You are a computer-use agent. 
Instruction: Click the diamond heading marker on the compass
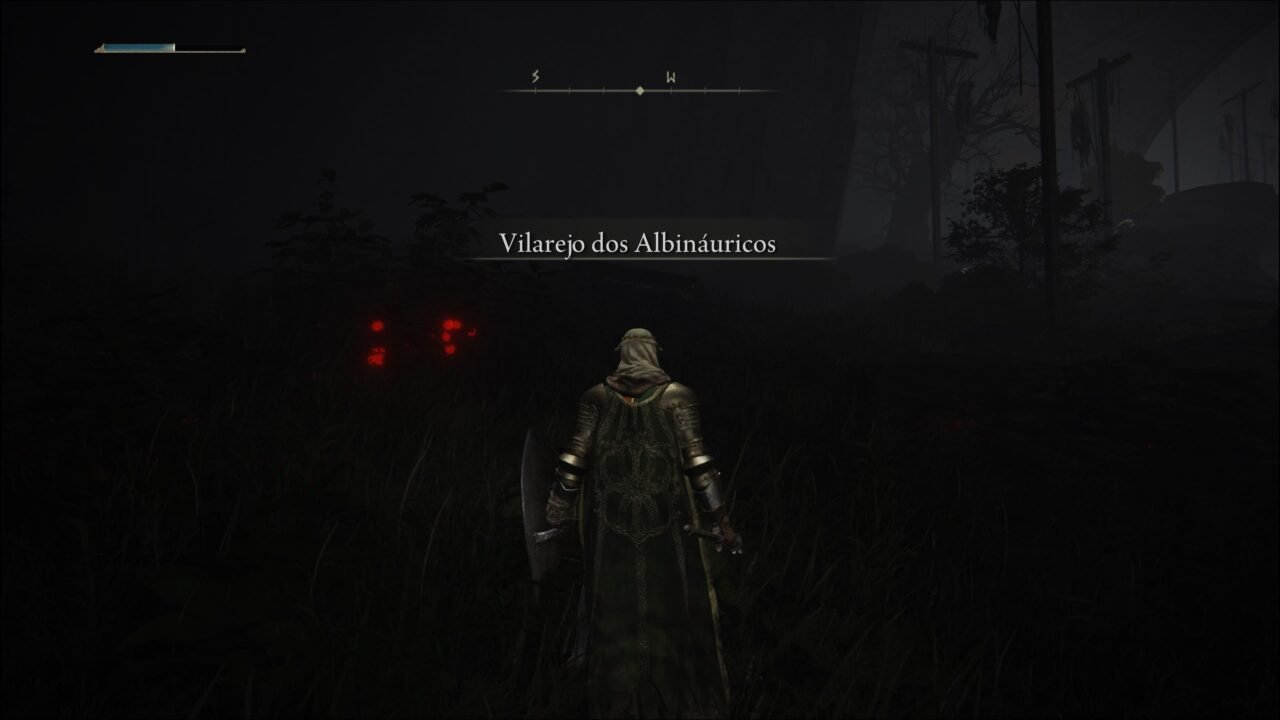click(639, 90)
